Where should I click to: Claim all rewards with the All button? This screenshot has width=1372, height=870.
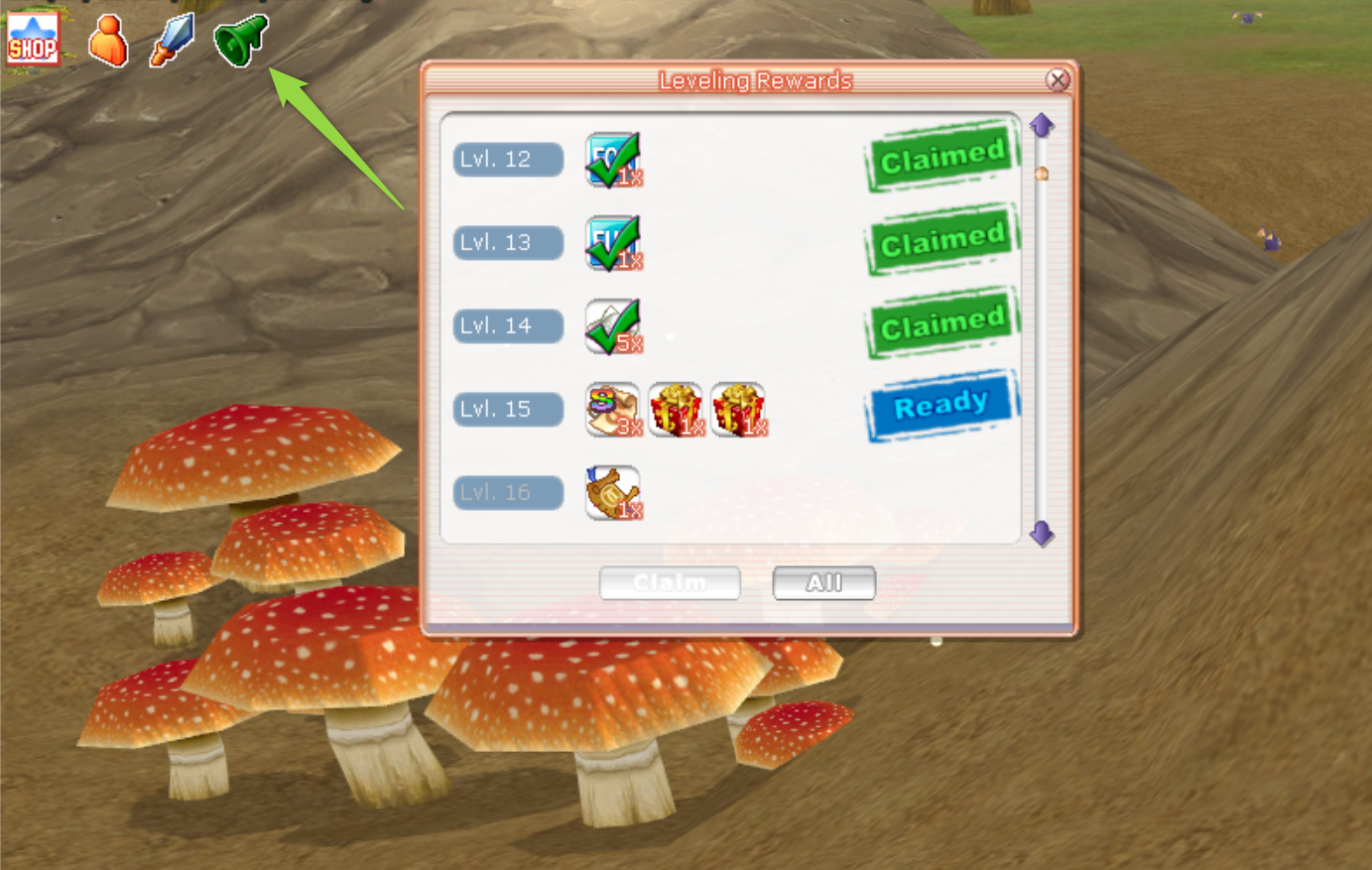(x=823, y=583)
